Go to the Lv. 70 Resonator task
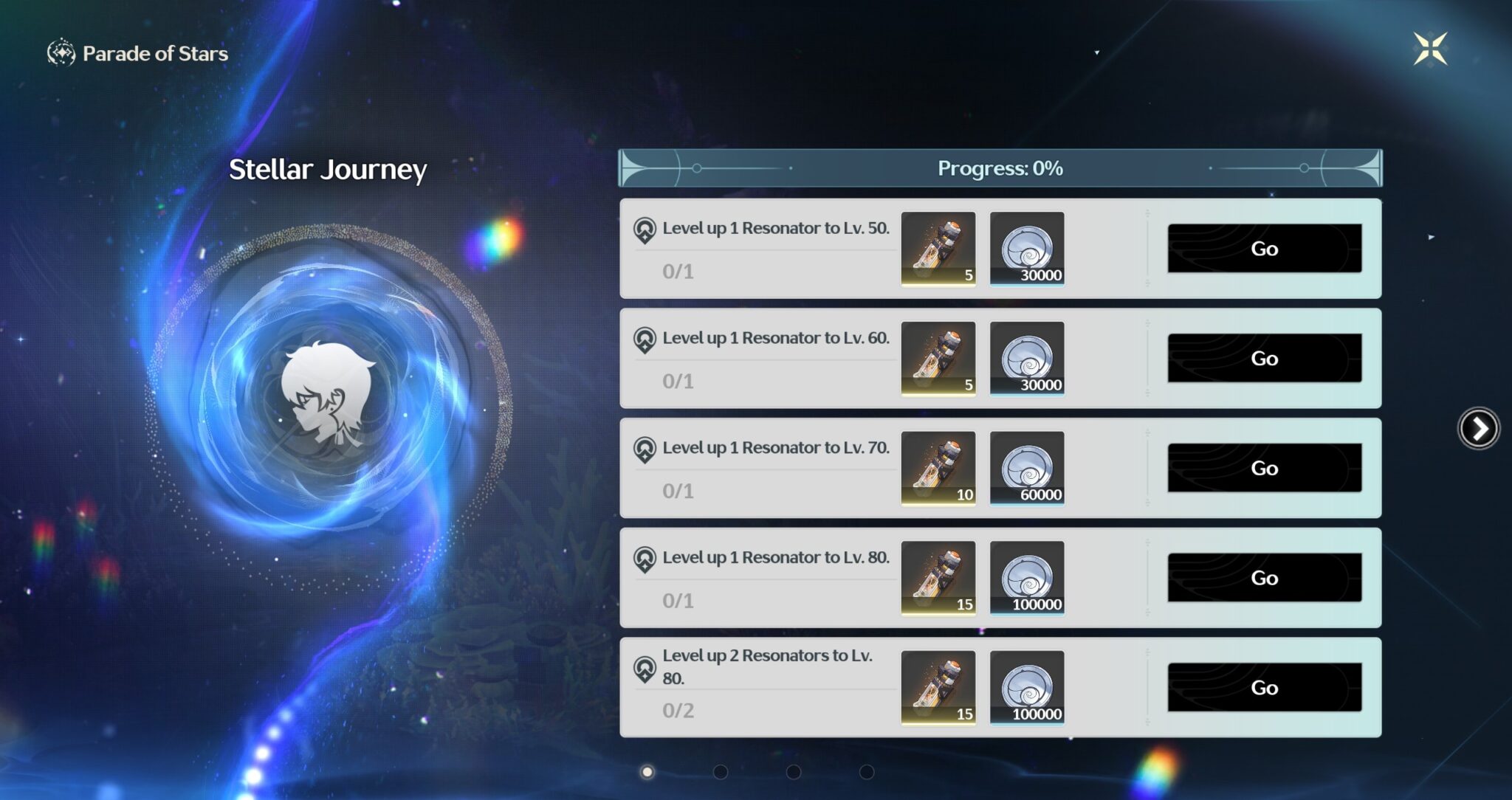The image size is (1512, 800). (x=1264, y=468)
